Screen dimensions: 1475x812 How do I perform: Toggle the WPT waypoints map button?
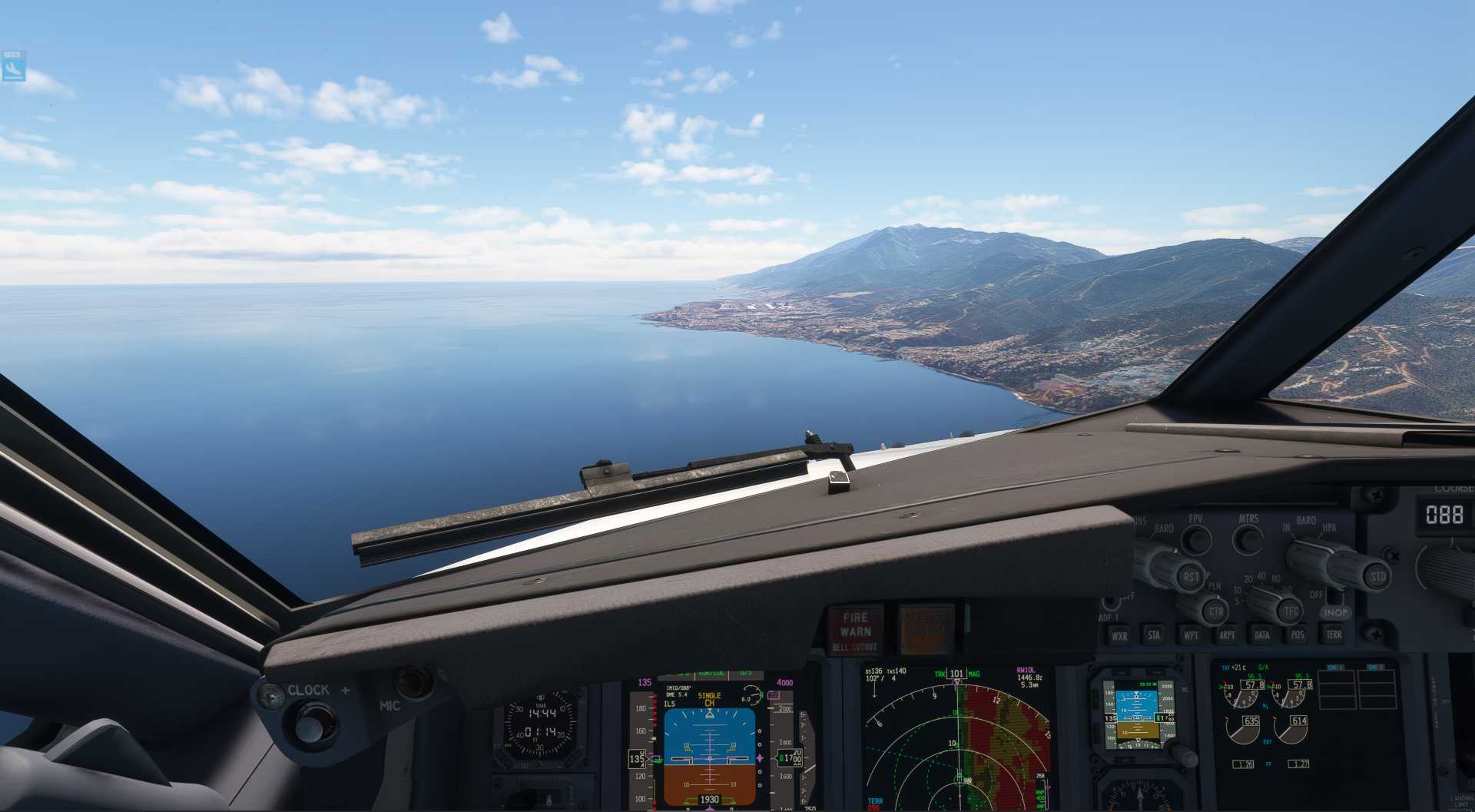point(1190,635)
